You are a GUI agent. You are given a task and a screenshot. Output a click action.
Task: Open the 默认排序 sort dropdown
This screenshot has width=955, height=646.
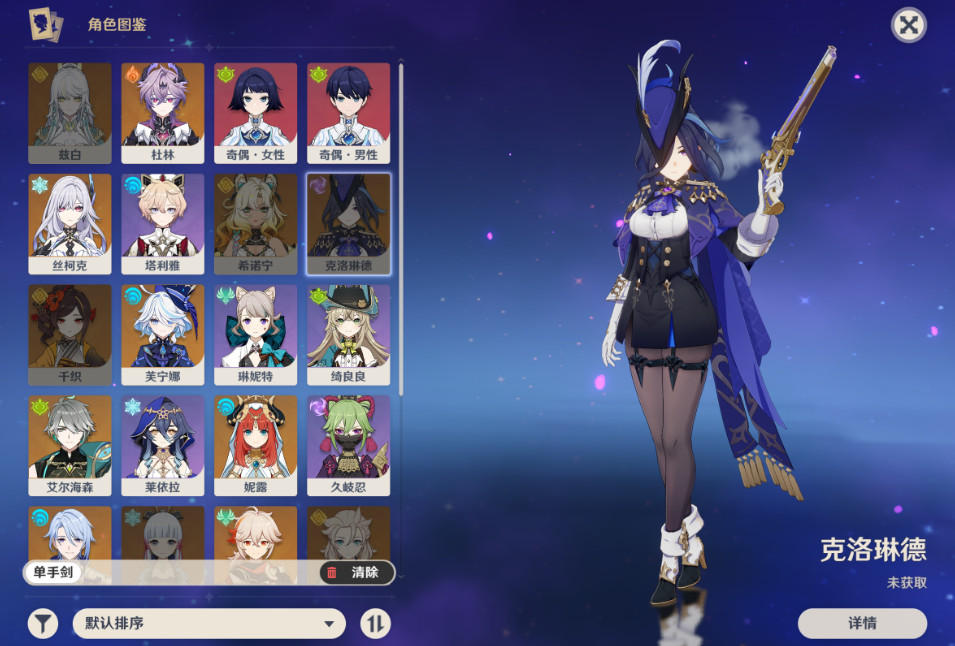(x=209, y=624)
